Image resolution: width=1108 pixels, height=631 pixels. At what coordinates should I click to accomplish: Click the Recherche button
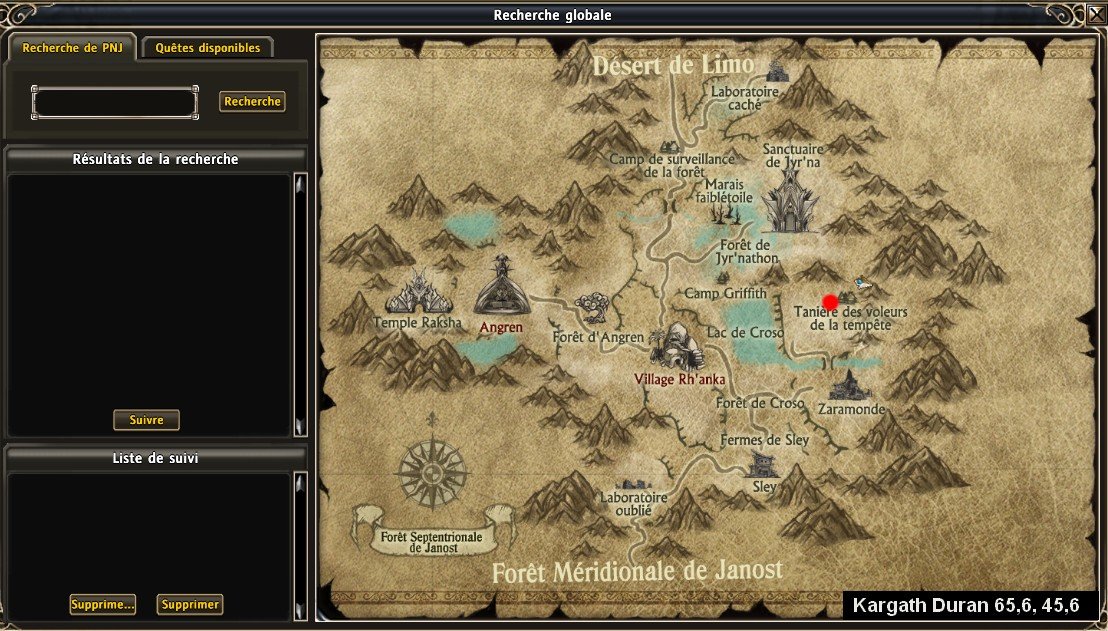tap(252, 102)
